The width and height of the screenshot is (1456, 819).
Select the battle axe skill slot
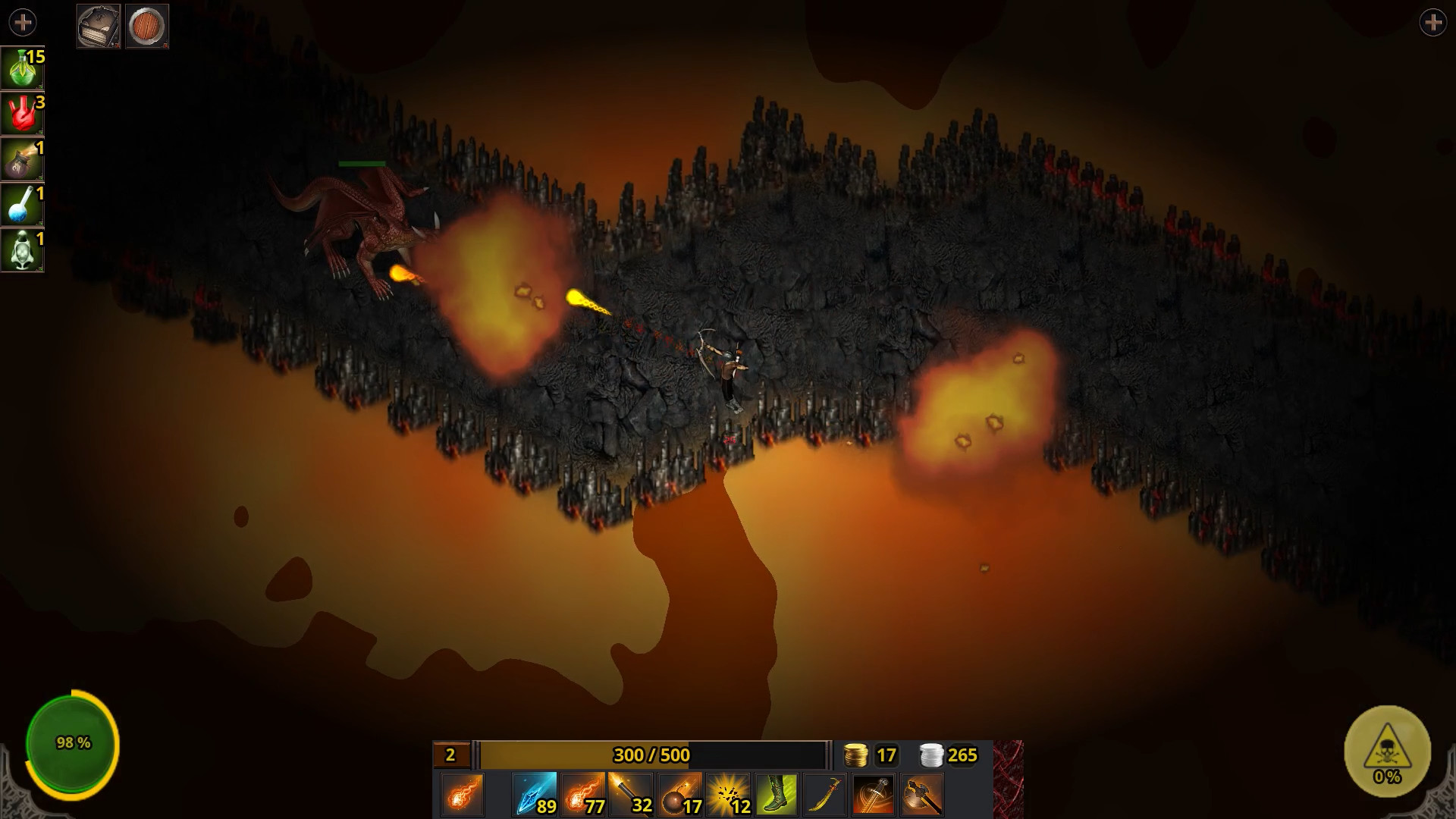(x=922, y=795)
